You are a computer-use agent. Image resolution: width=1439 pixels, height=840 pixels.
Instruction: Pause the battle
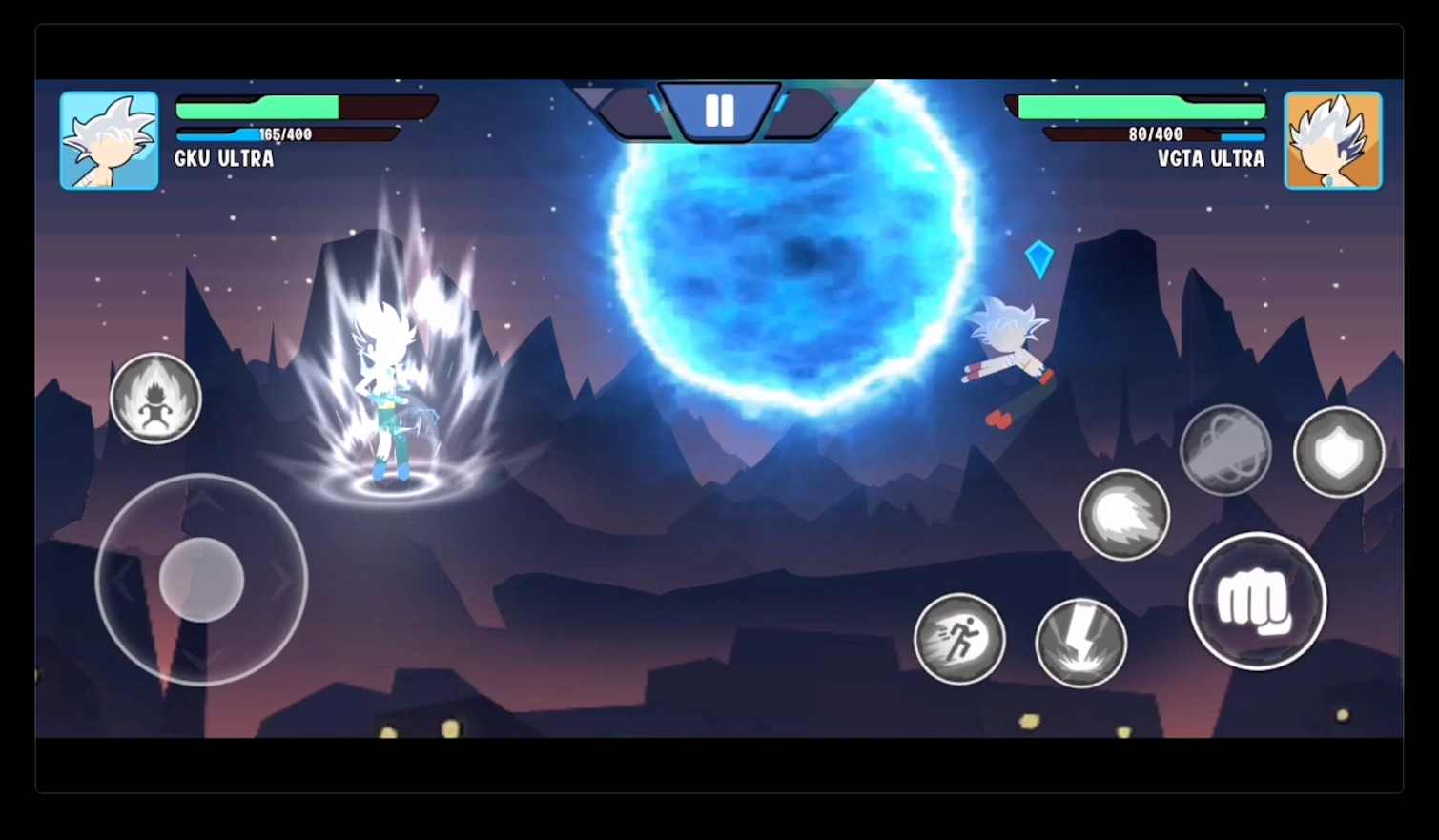tap(719, 110)
